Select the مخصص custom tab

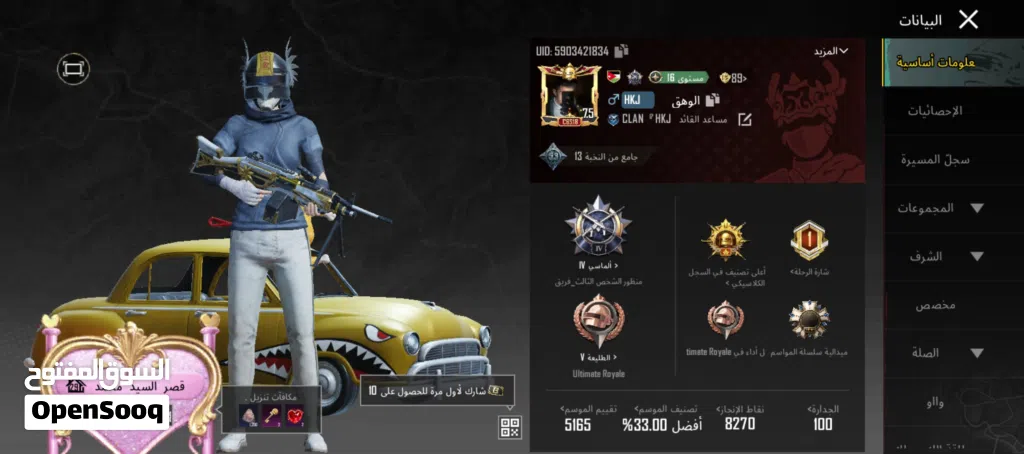click(937, 305)
